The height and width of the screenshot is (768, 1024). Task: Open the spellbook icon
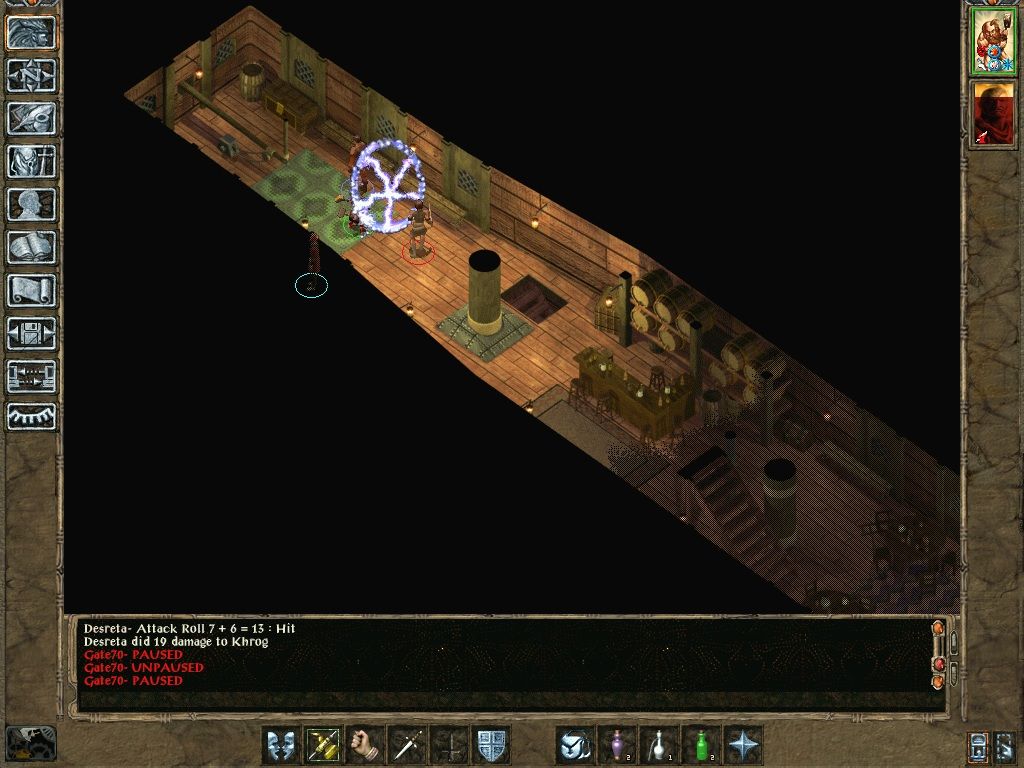click(32, 247)
